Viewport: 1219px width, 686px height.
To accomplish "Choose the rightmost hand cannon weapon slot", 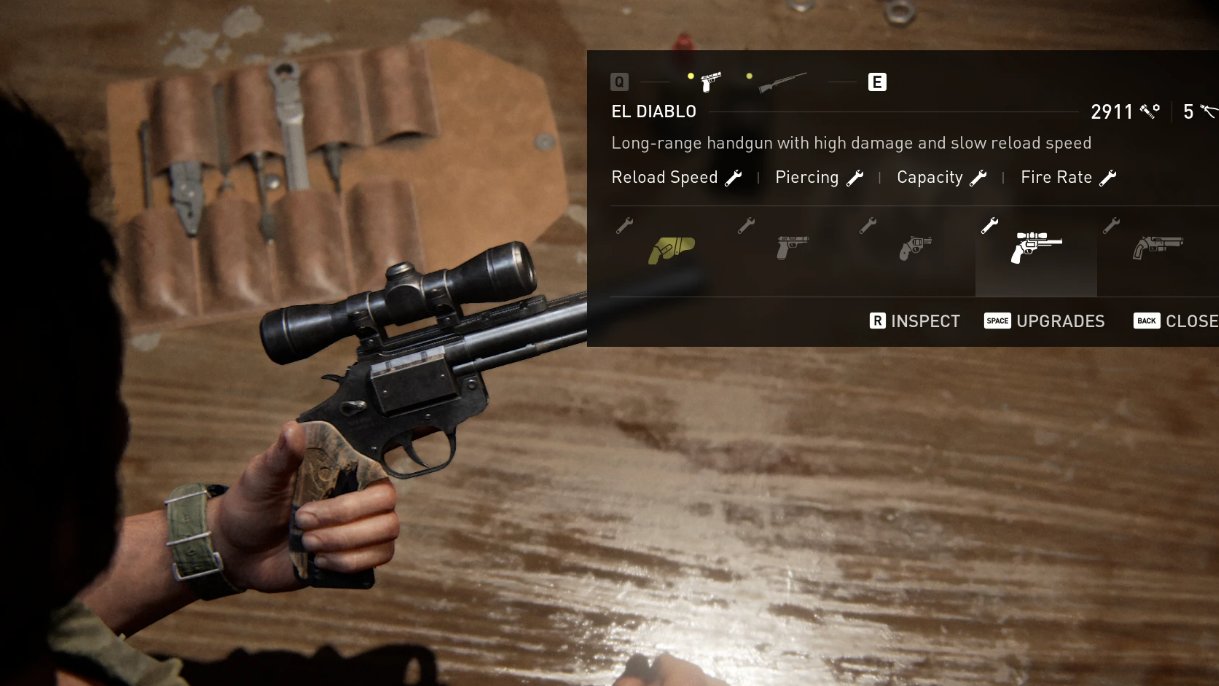I will click(1157, 246).
